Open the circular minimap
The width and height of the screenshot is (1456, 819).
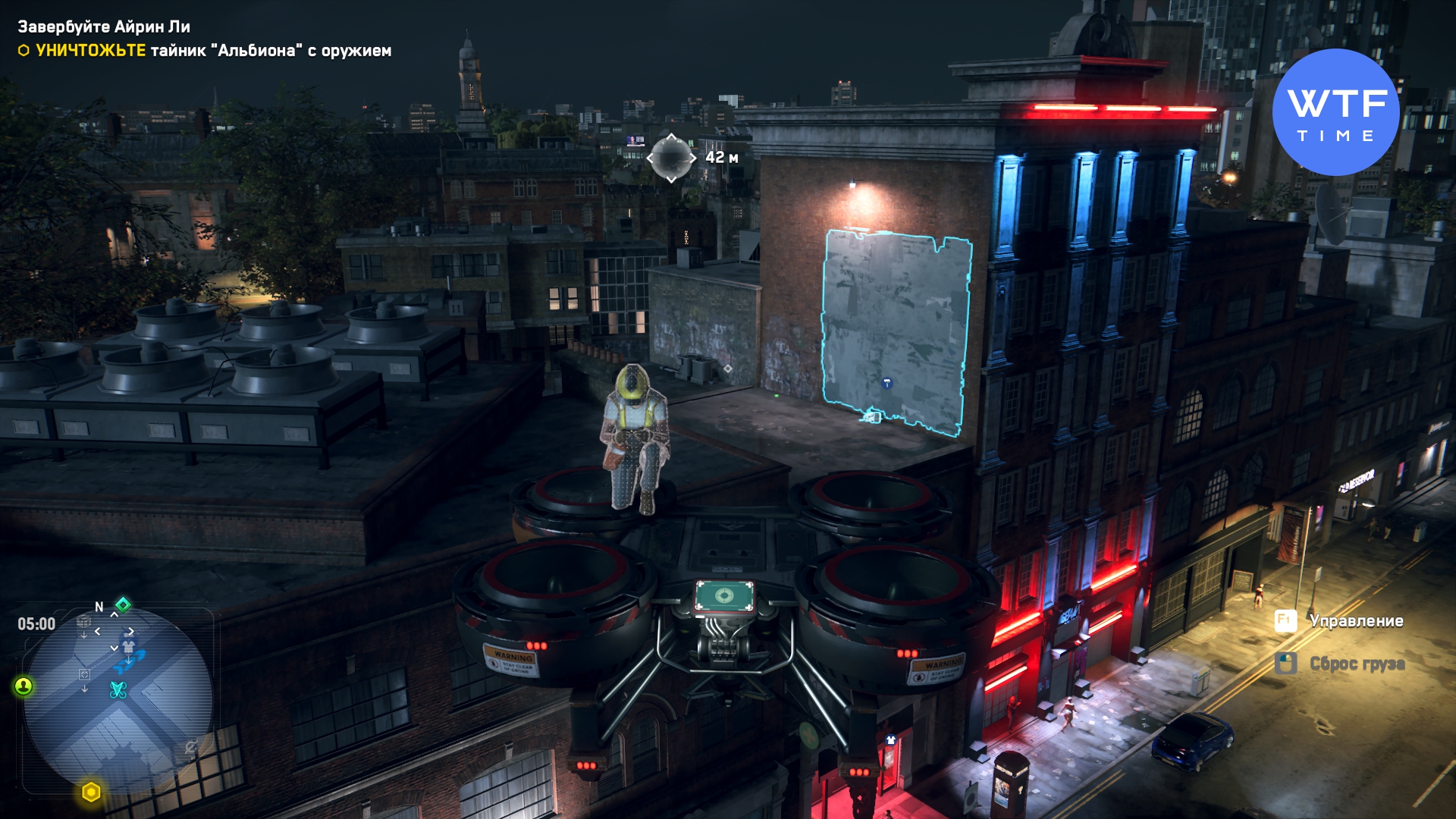[118, 701]
